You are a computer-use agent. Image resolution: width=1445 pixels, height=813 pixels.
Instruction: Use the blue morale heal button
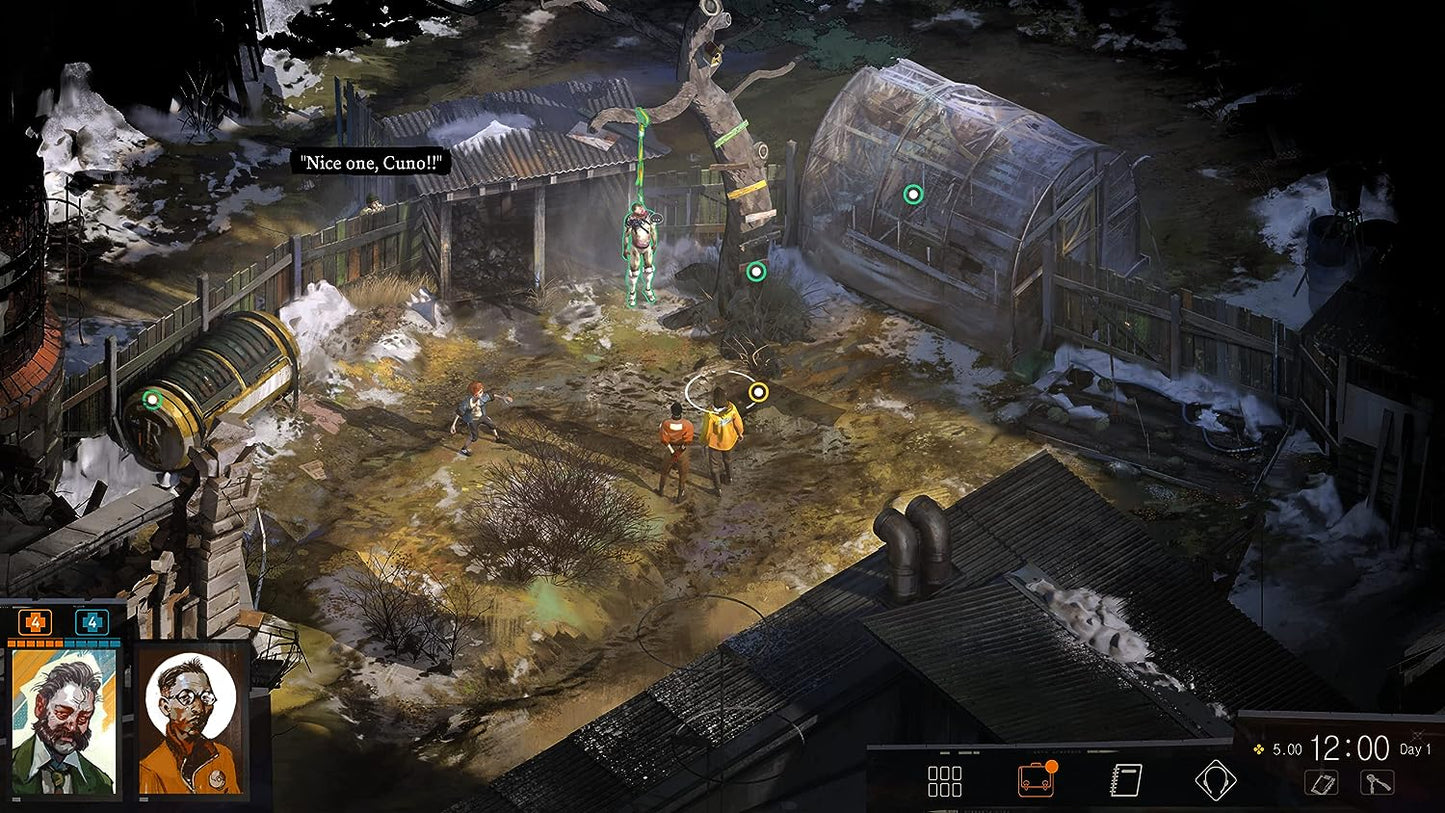point(92,622)
